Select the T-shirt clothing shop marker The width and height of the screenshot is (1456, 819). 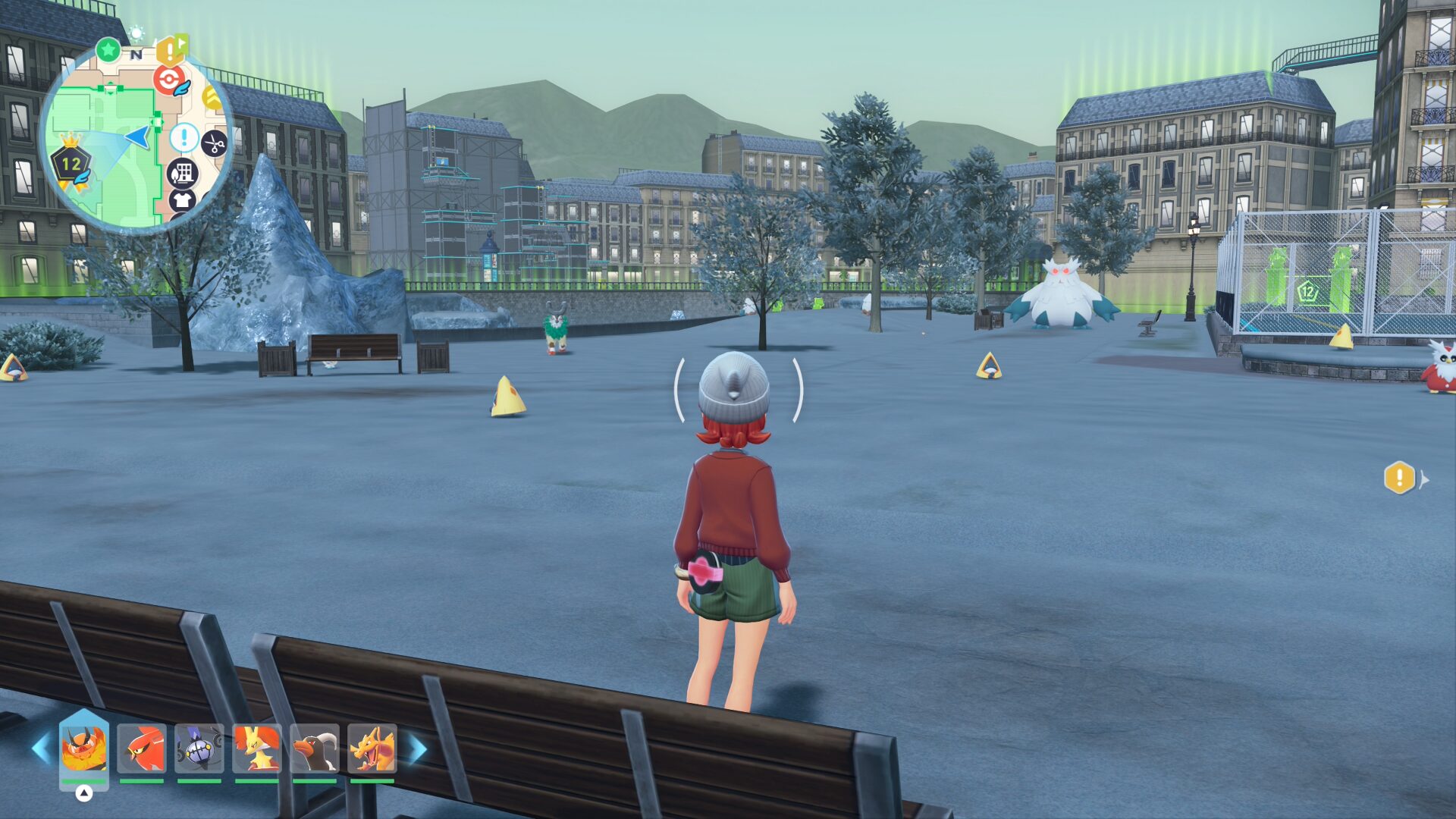(182, 200)
